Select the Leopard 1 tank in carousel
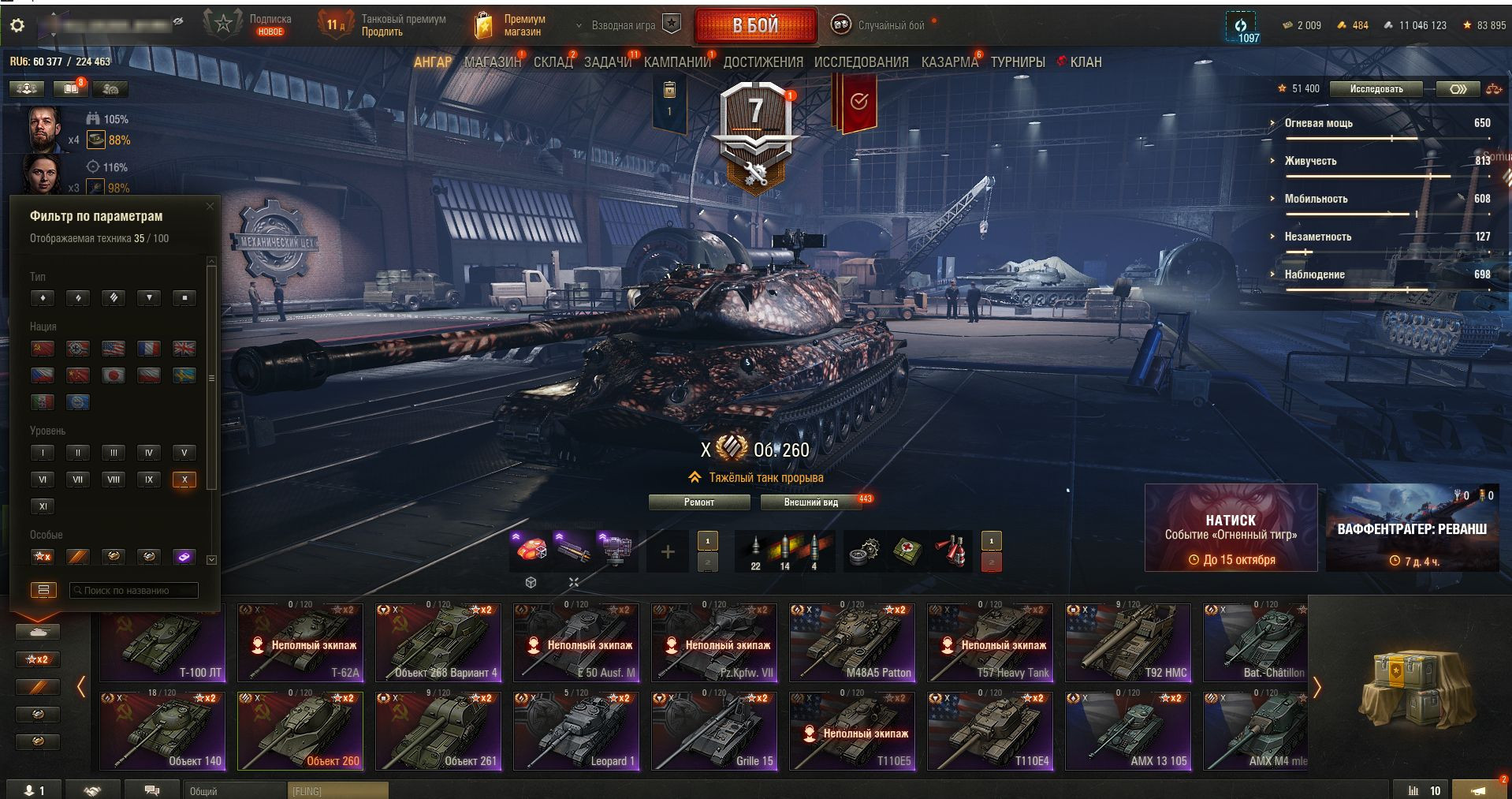1512x799 pixels. coord(576,731)
